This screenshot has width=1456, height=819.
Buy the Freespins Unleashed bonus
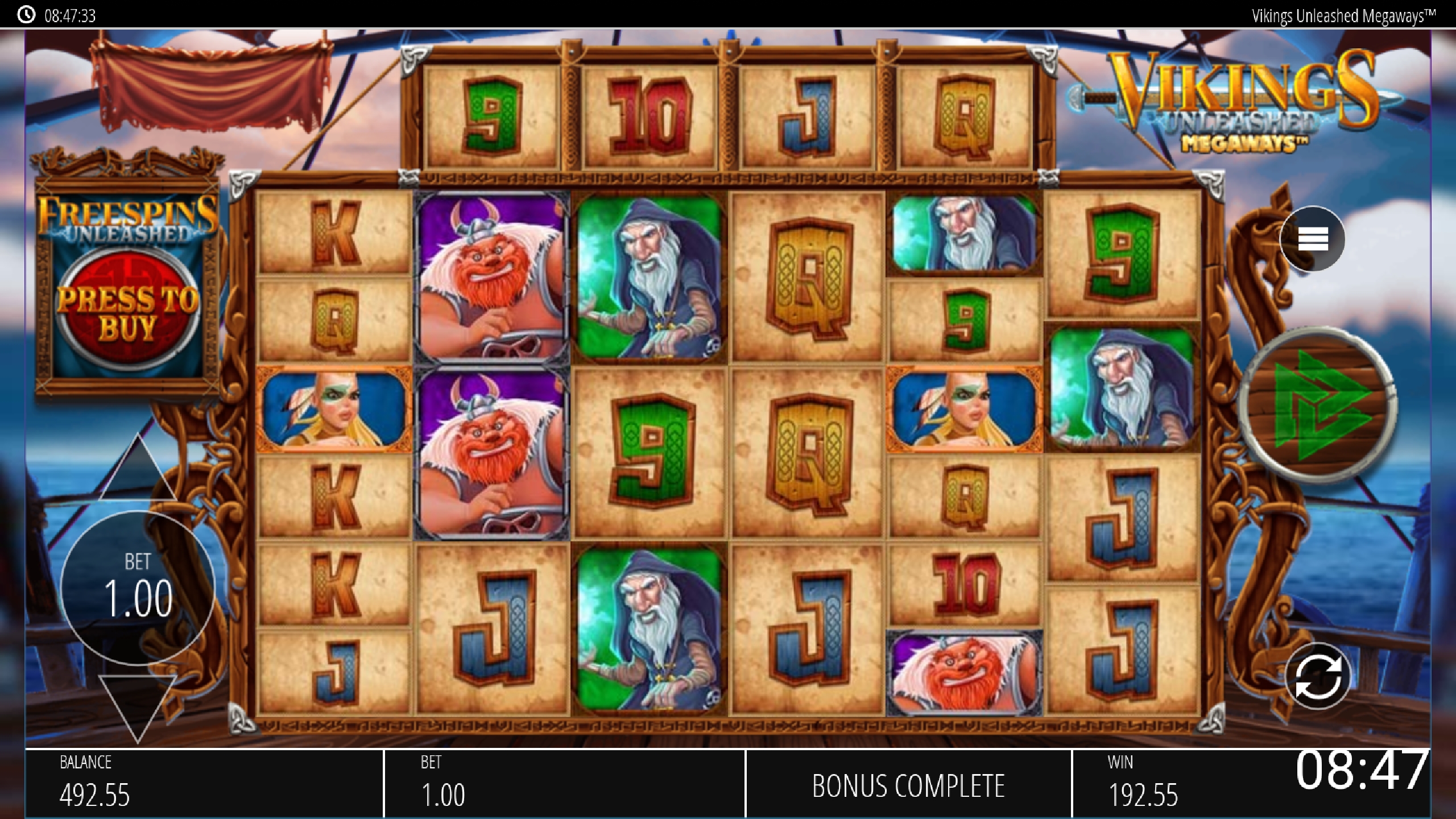pos(127,312)
